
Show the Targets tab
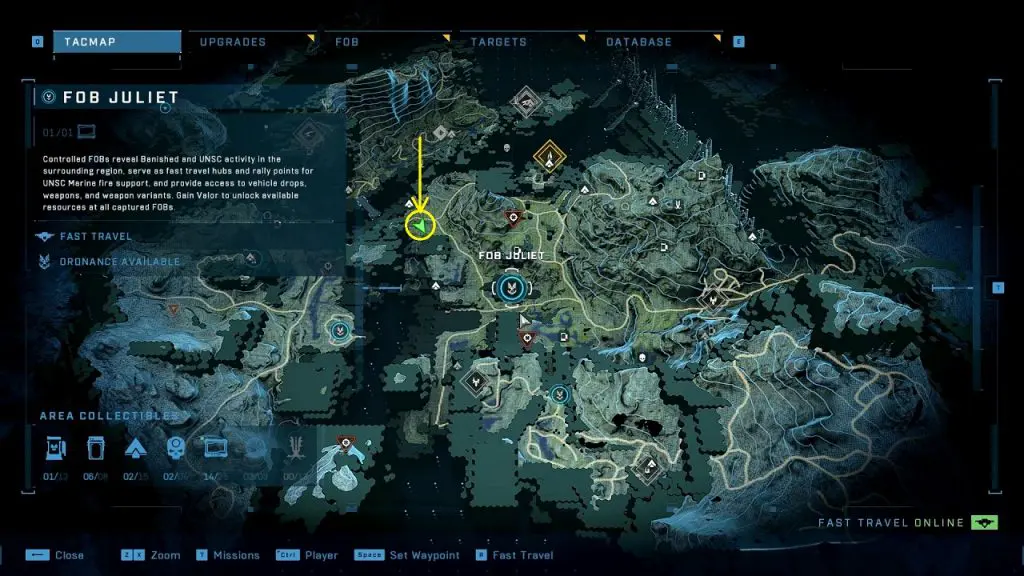click(500, 42)
